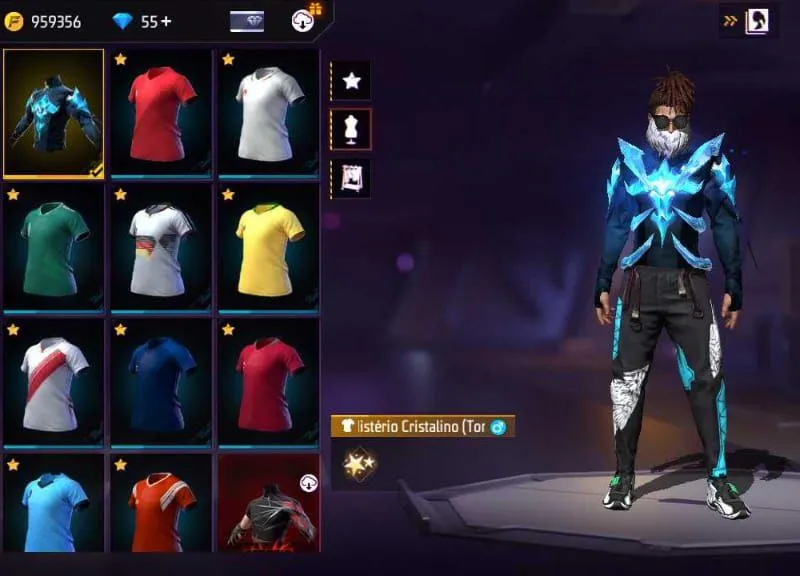Select the yellow jersey

269,247
